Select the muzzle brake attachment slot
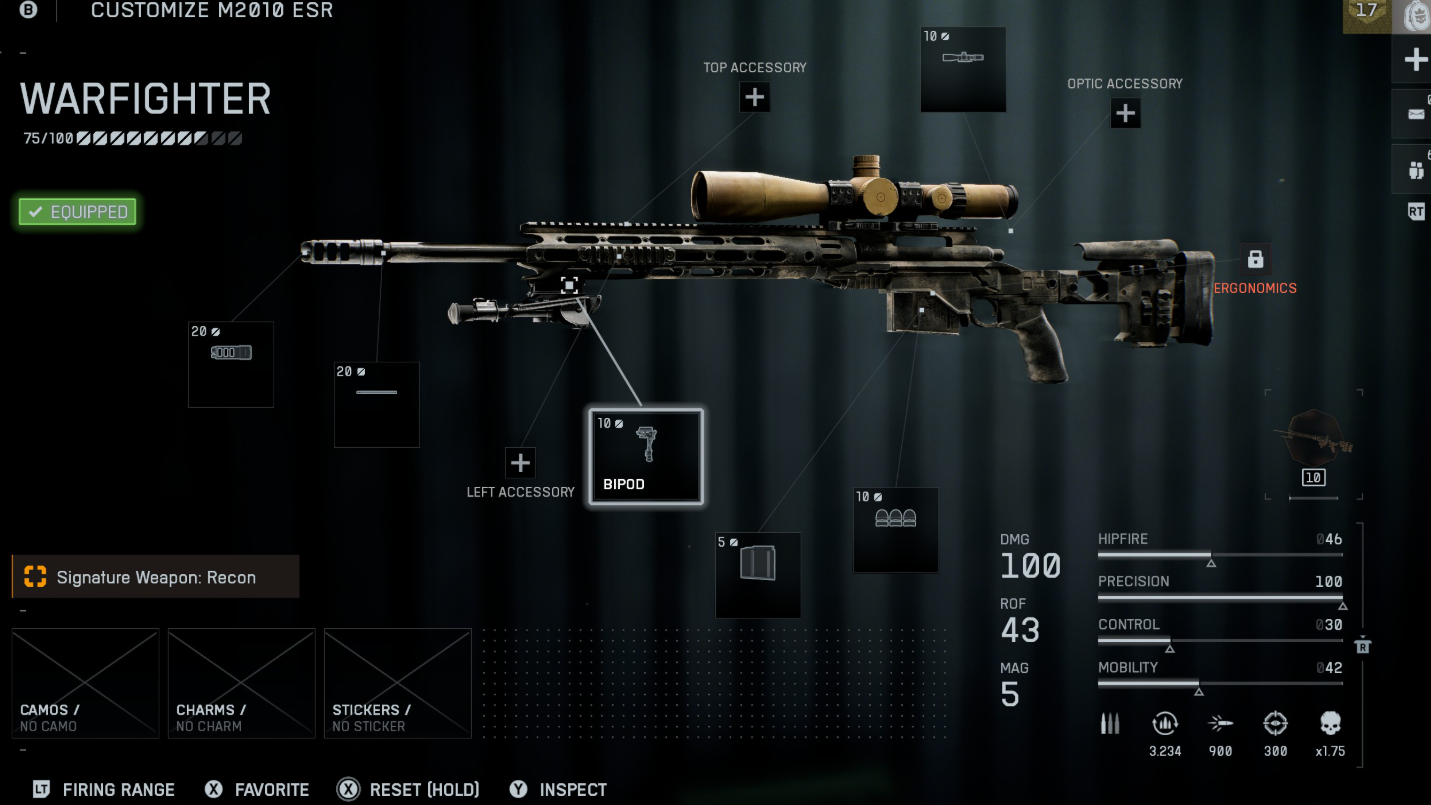Screen dimensions: 1431x805 coord(231,364)
